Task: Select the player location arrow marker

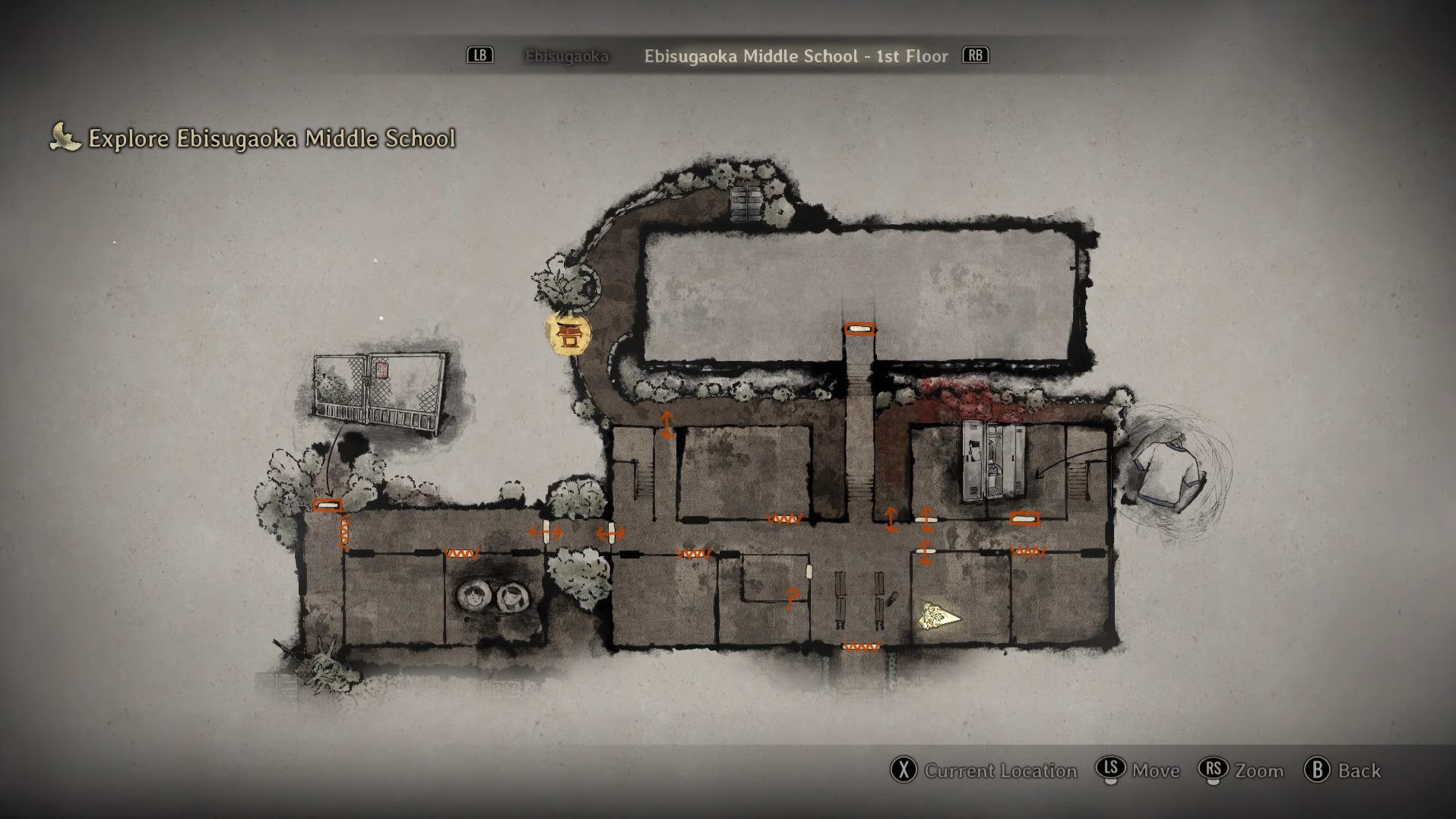Action: pos(938,616)
